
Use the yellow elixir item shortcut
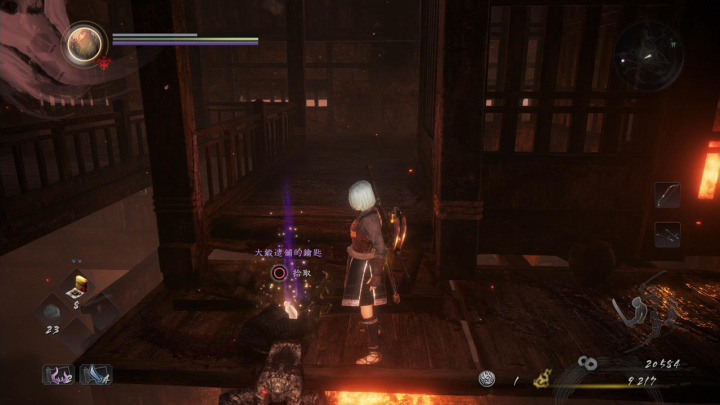[79, 286]
